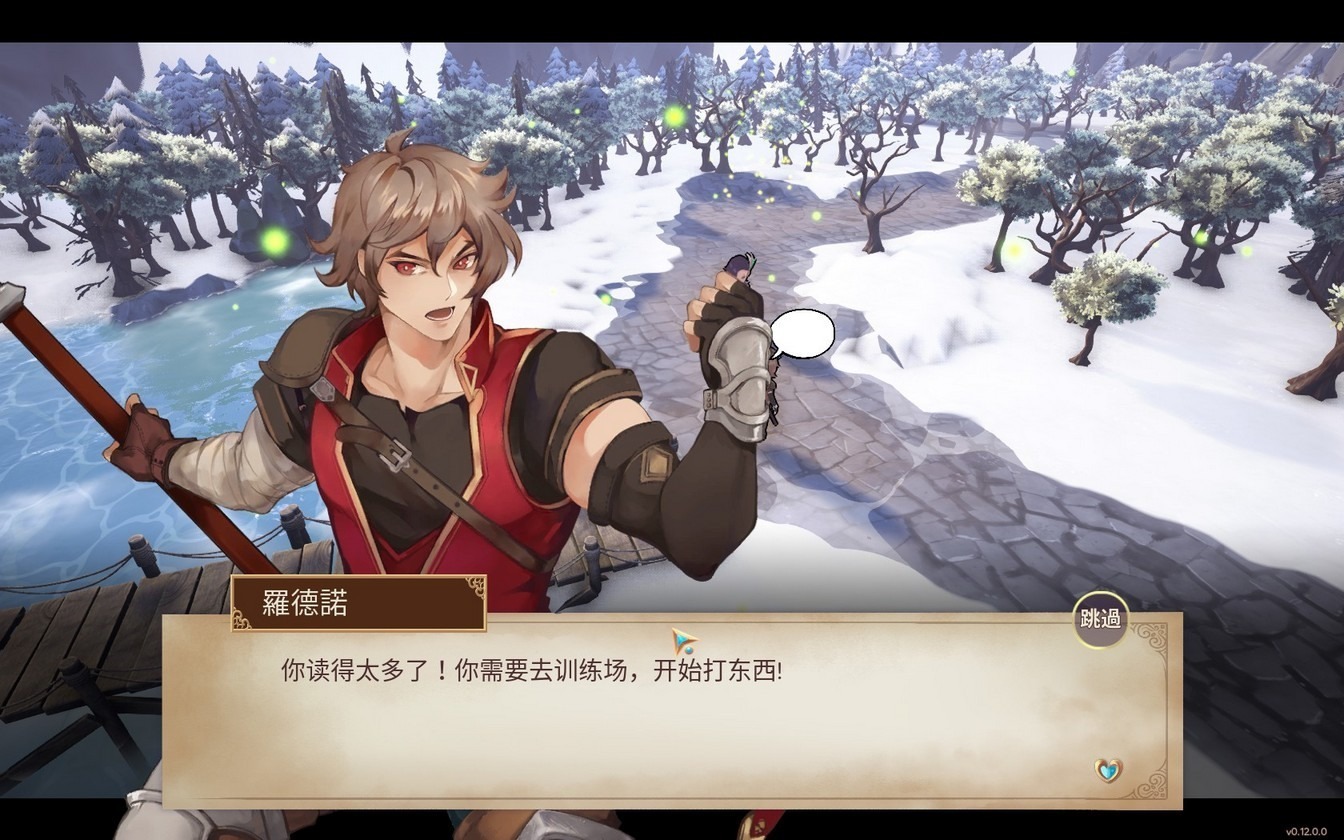
Task: Click the tiny fairy on the character's hand
Action: (742, 265)
